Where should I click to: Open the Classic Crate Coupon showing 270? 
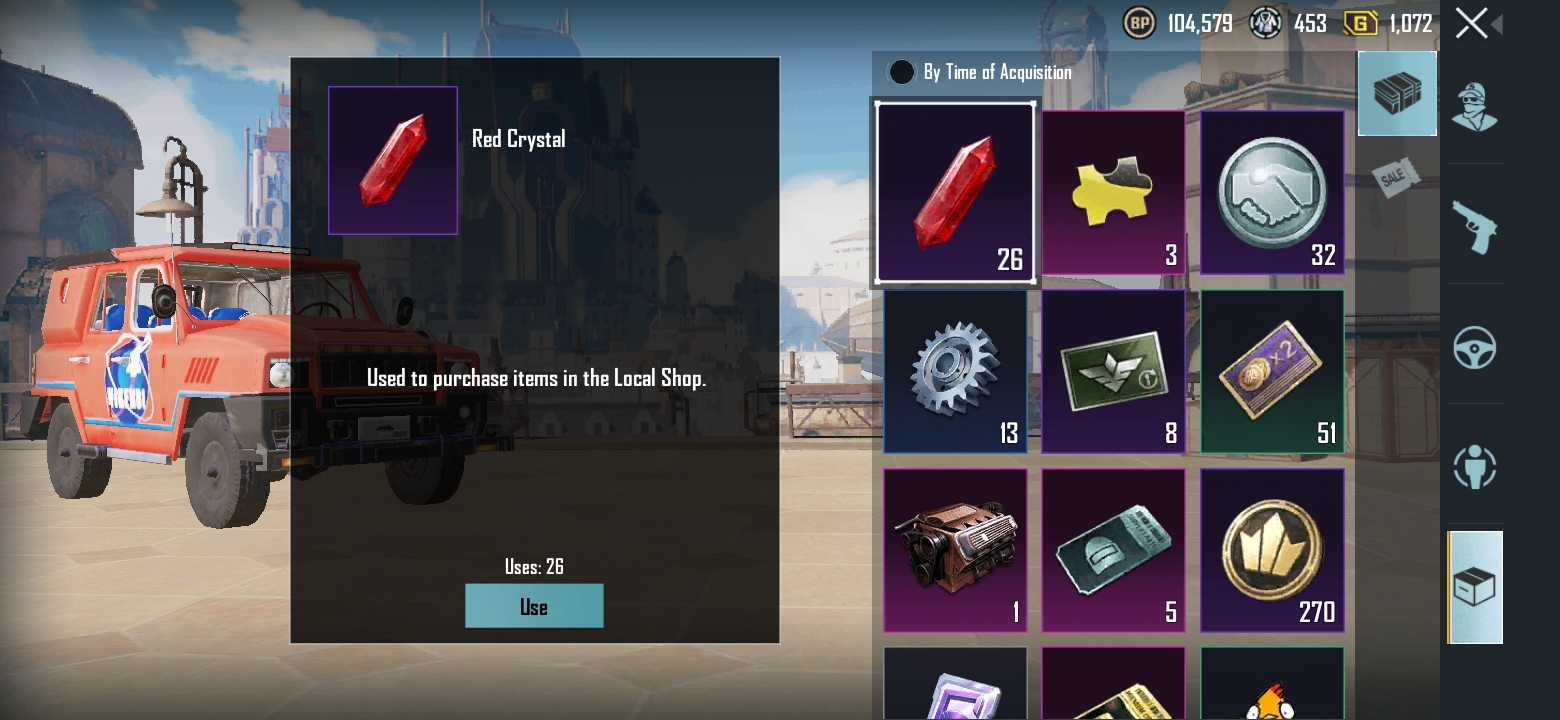[1271, 549]
